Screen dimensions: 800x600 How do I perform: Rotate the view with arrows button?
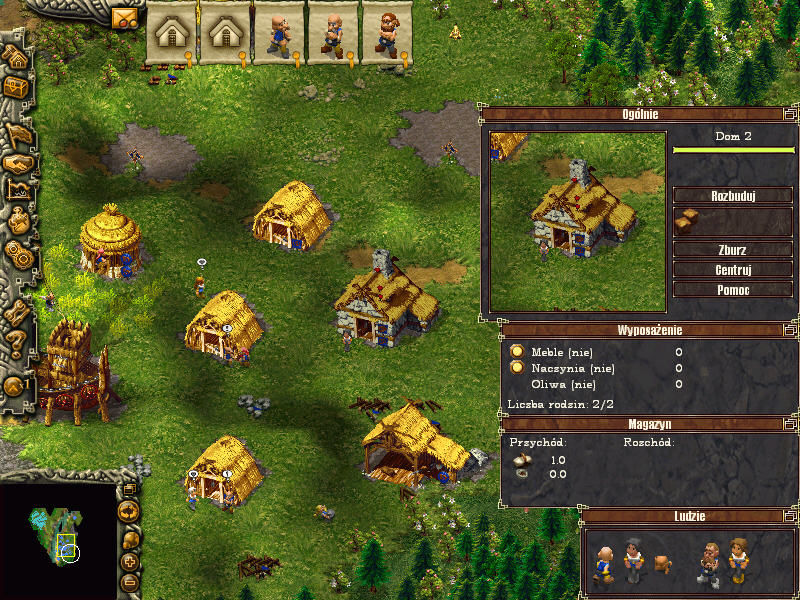[128, 512]
